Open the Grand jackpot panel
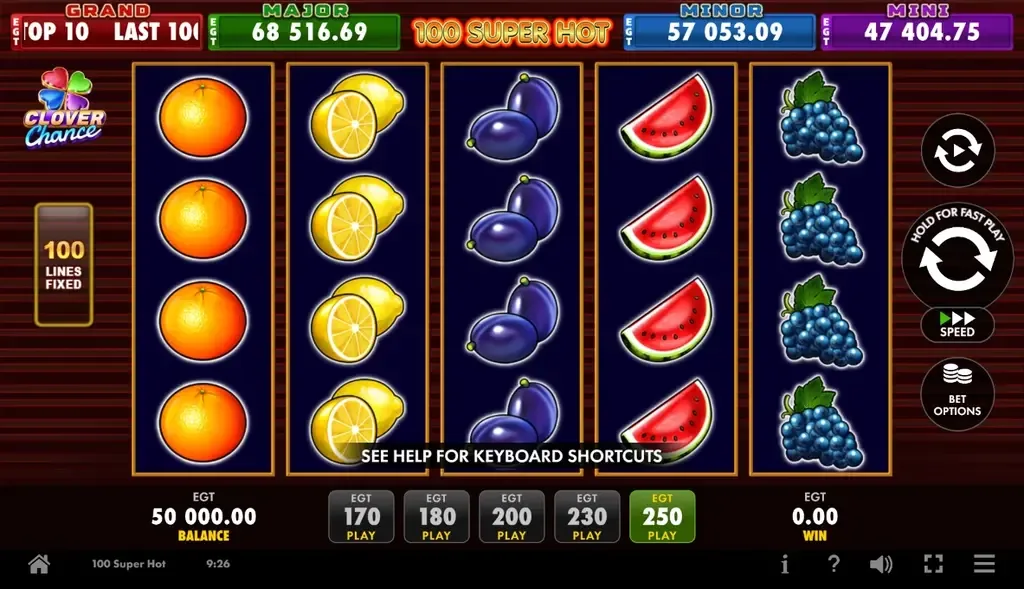Viewport: 1024px width, 589px height. 106,31
